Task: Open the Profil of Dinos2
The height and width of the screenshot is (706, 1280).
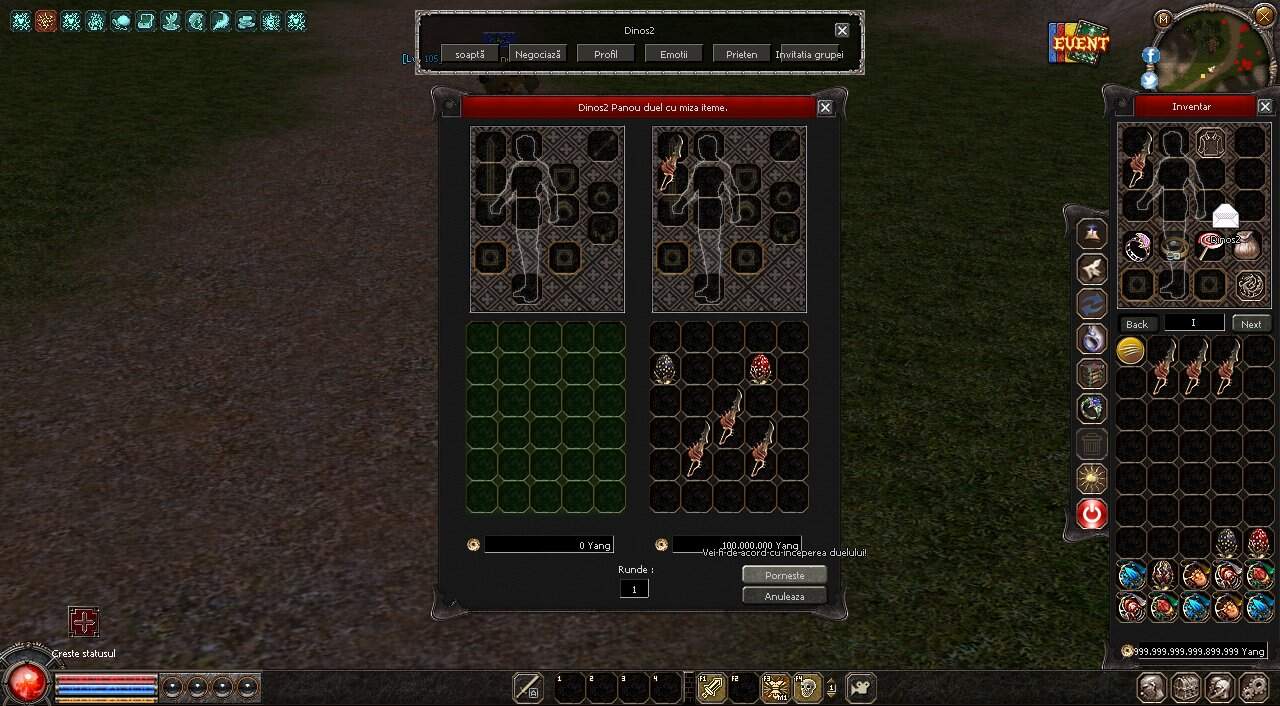Action: click(606, 54)
